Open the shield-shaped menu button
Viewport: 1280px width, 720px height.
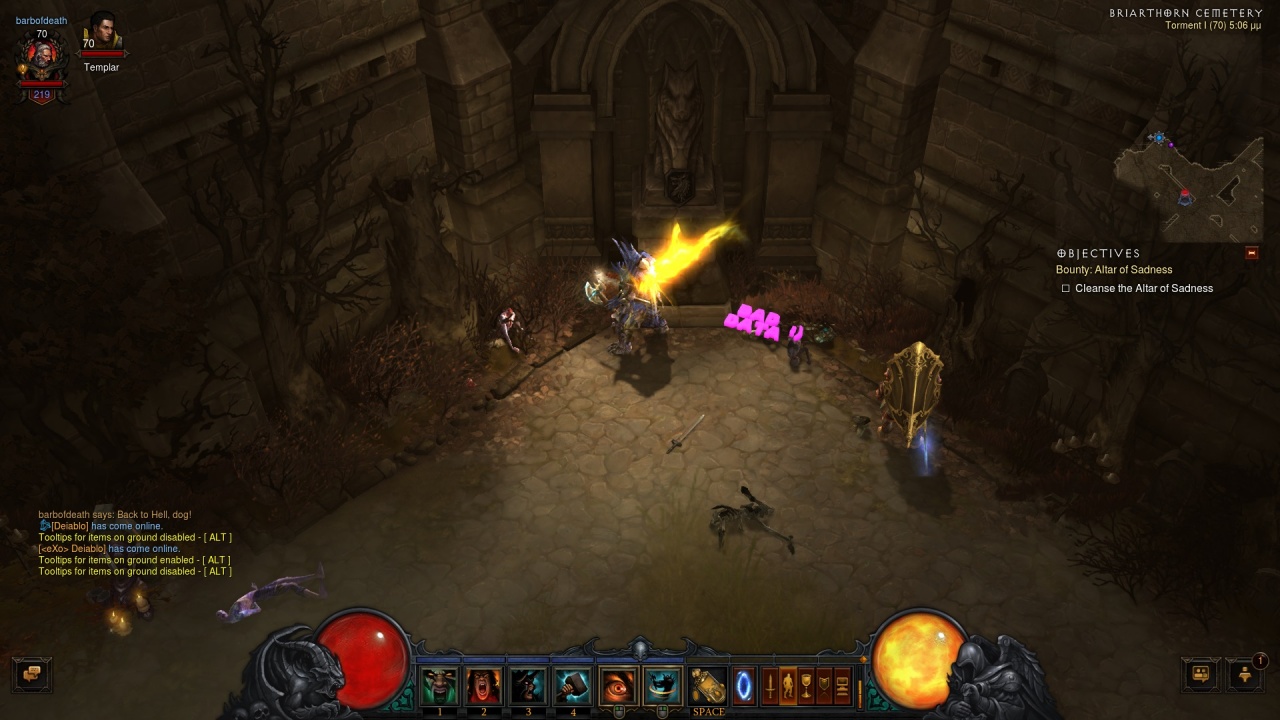(x=824, y=686)
